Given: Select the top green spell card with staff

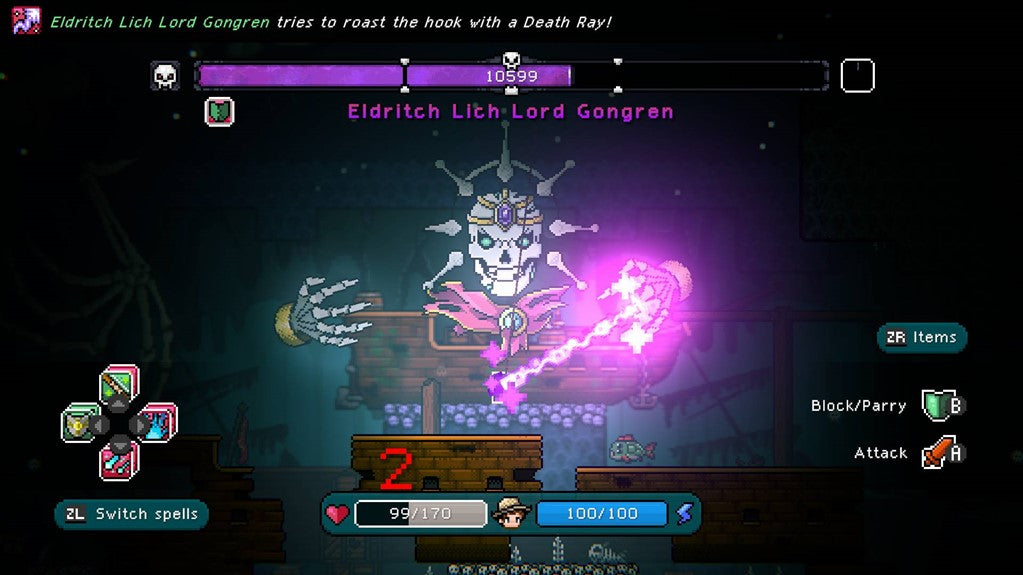Looking at the screenshot, I should (119, 385).
